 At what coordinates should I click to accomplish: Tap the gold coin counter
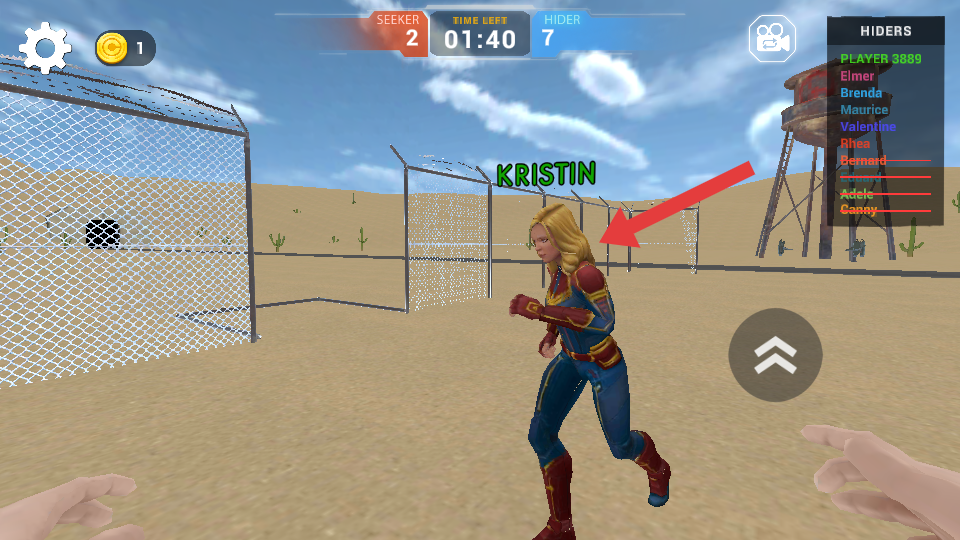click(x=125, y=47)
